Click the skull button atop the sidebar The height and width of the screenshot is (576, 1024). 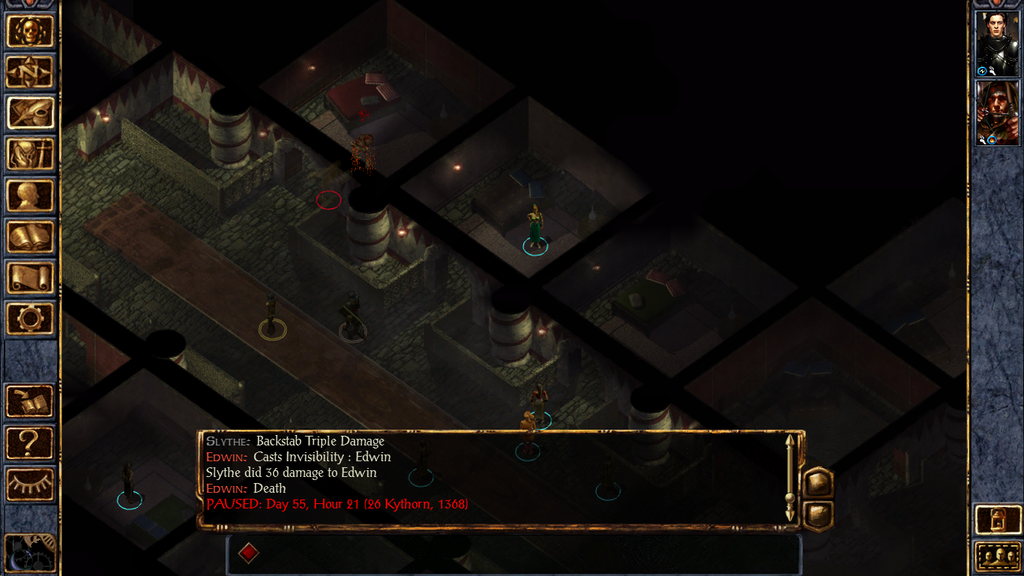(x=30, y=31)
